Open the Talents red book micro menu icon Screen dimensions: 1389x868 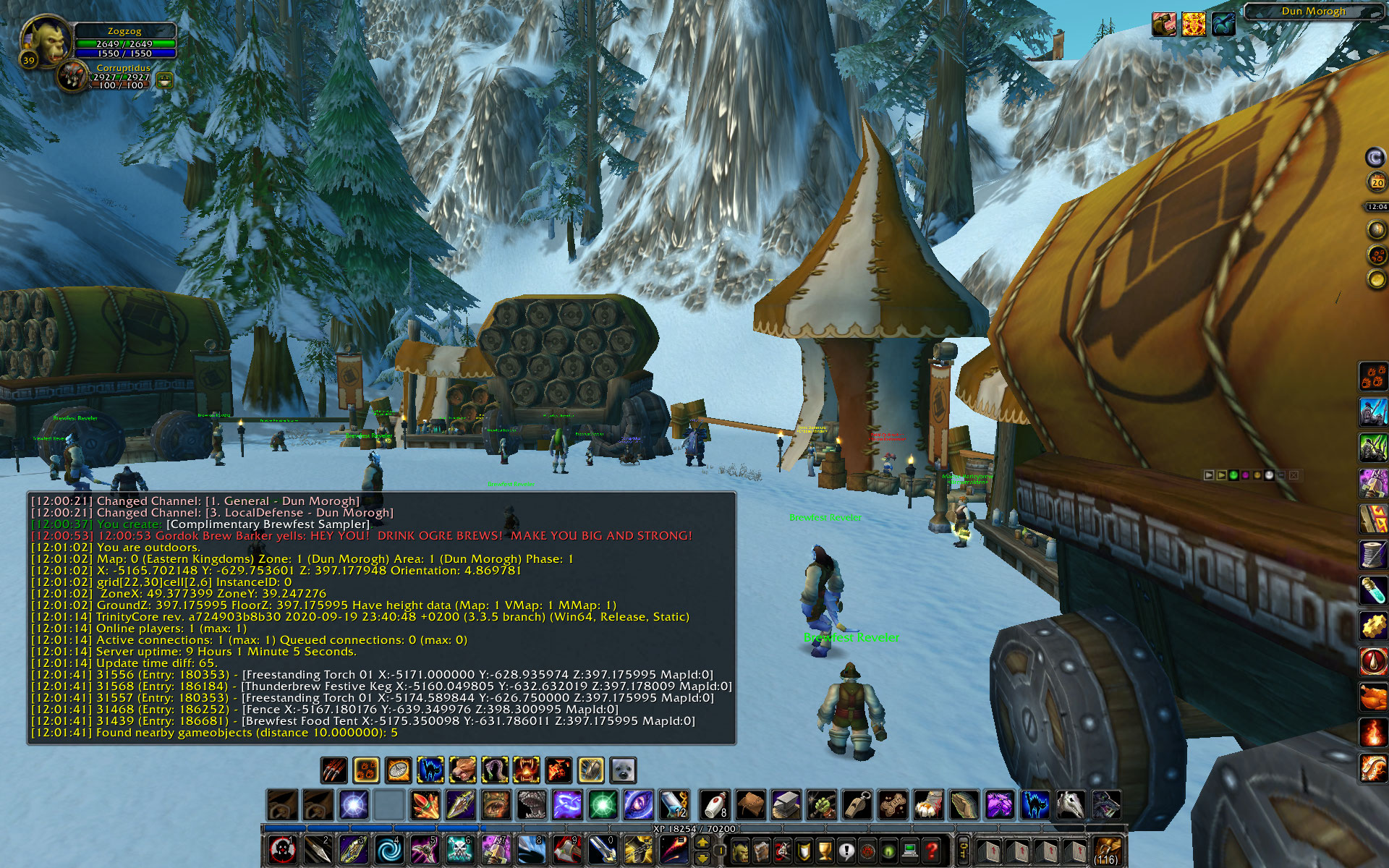pyautogui.click(x=783, y=851)
